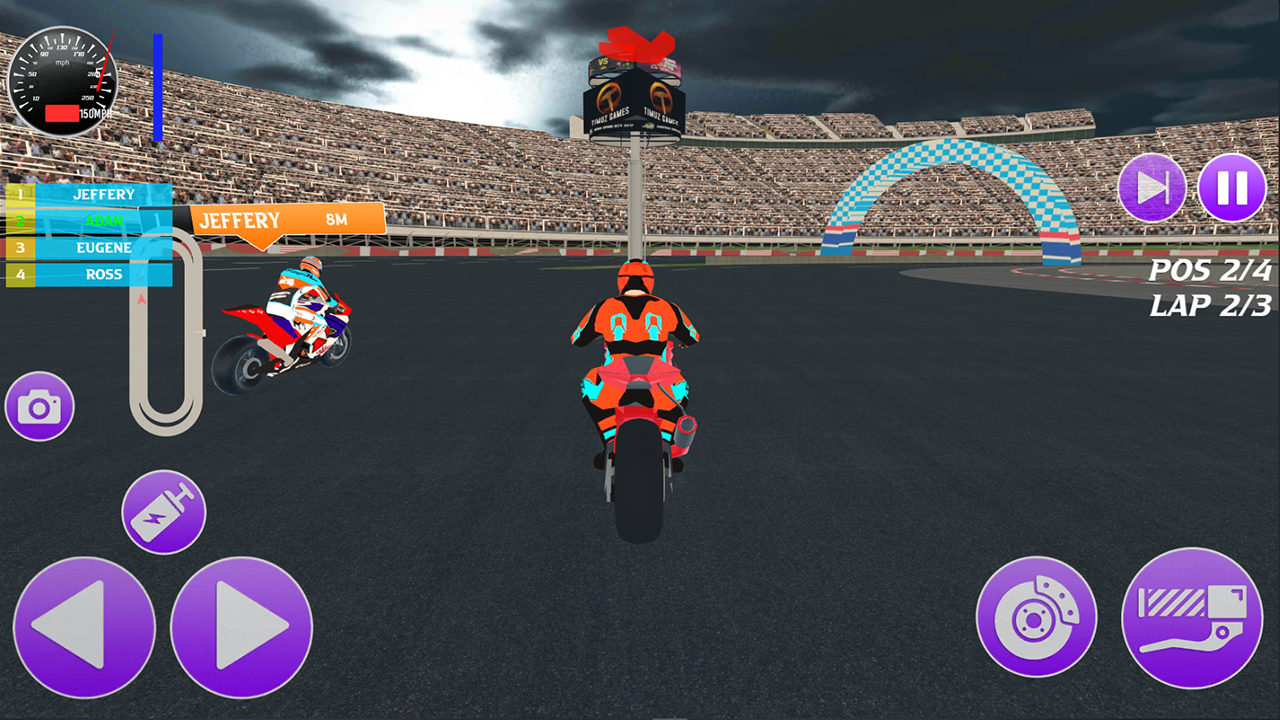Tap the right steering arrow
The height and width of the screenshot is (720, 1280).
coord(242,628)
